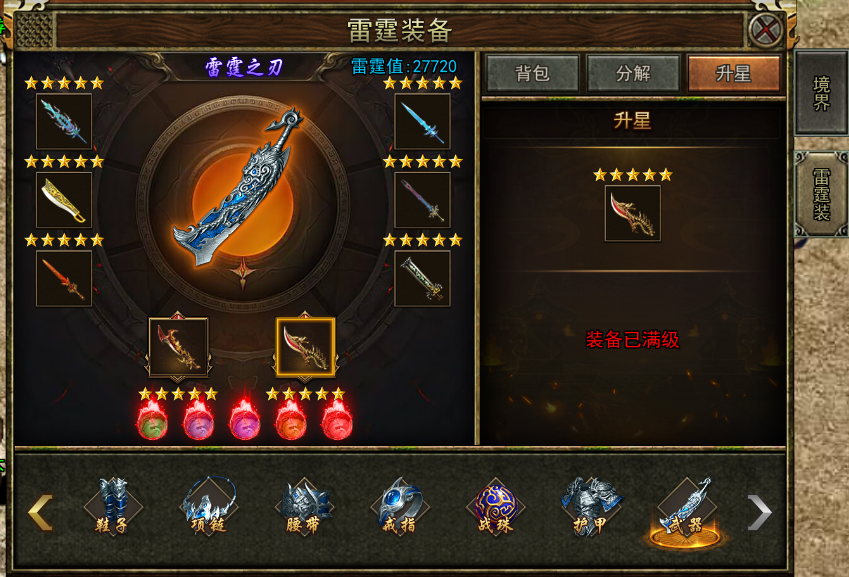The width and height of the screenshot is (849, 577).
Task: Click the left arrow of the category bar
Action: click(x=40, y=512)
